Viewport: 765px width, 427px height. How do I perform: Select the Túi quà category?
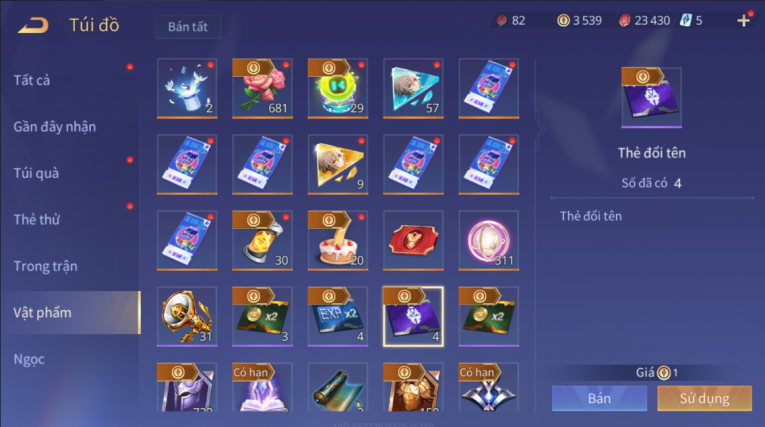point(36,173)
